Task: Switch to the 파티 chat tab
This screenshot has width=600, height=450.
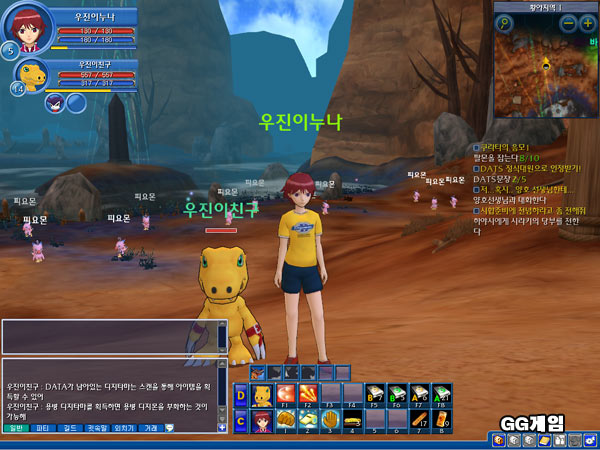Action: click(x=43, y=427)
